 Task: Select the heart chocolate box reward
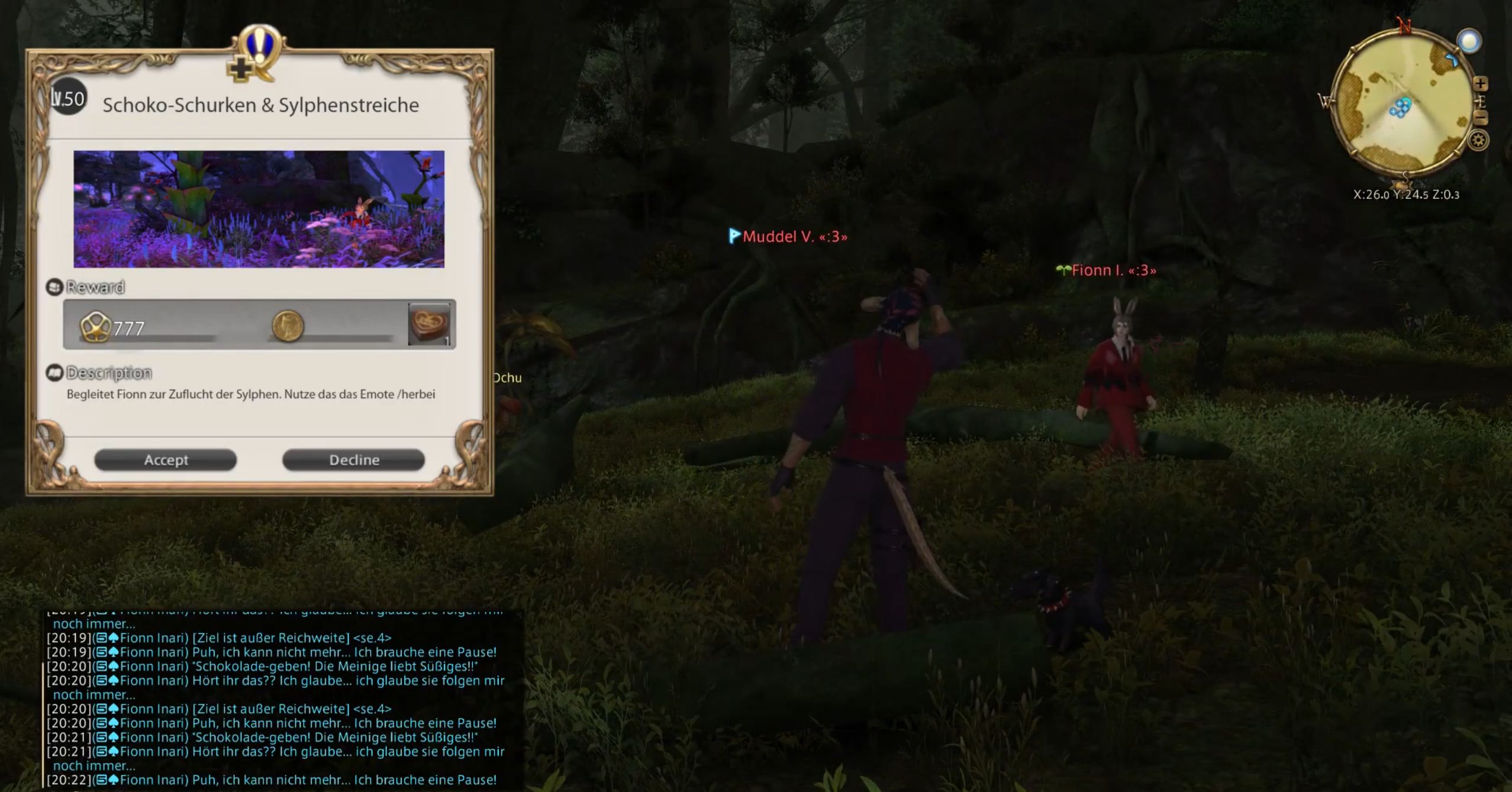pyautogui.click(x=429, y=324)
